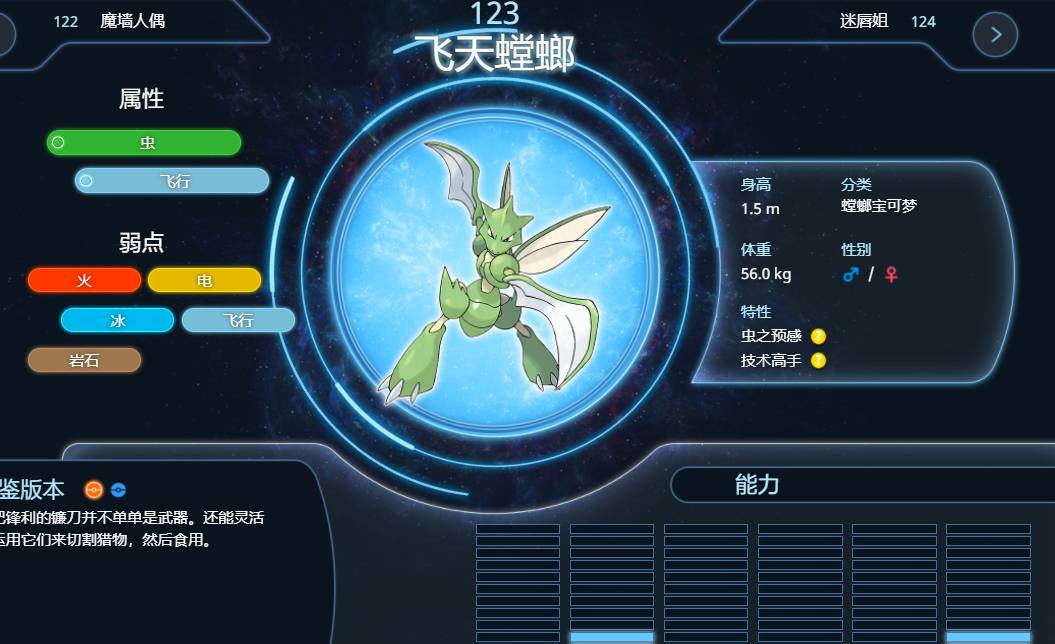Open the 飞行 type under 属性
1055x644 pixels.
[172, 181]
